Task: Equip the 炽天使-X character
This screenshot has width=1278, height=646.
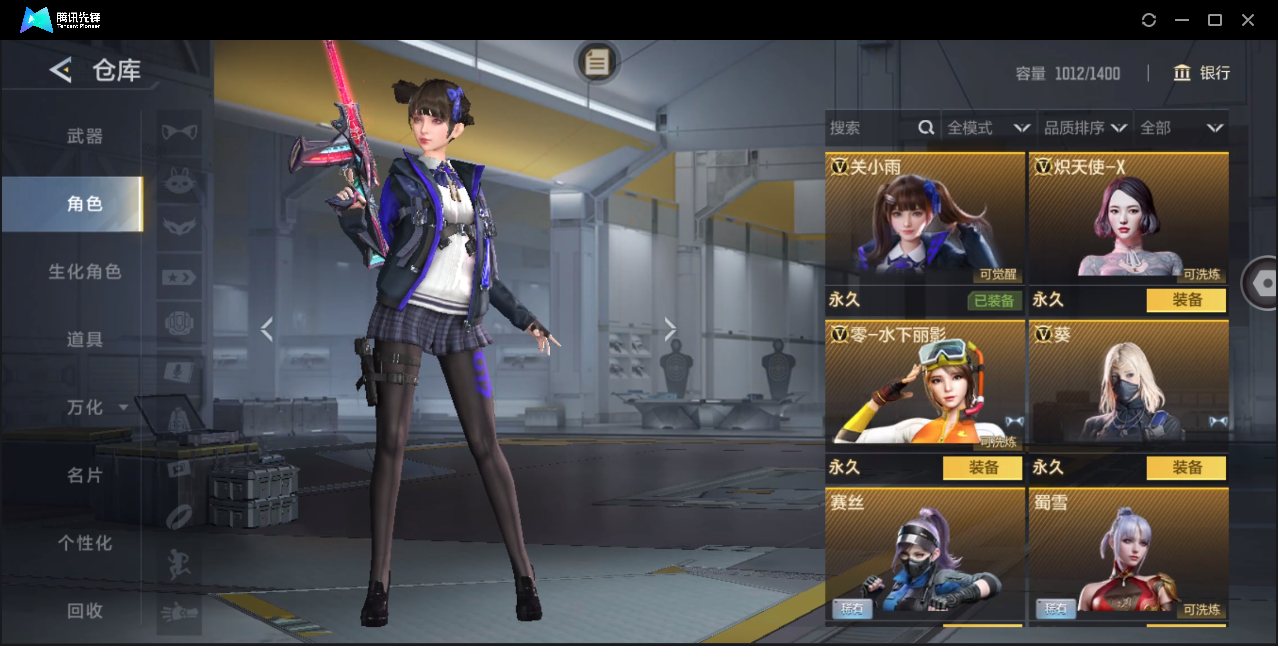Action: pyautogui.click(x=1186, y=300)
